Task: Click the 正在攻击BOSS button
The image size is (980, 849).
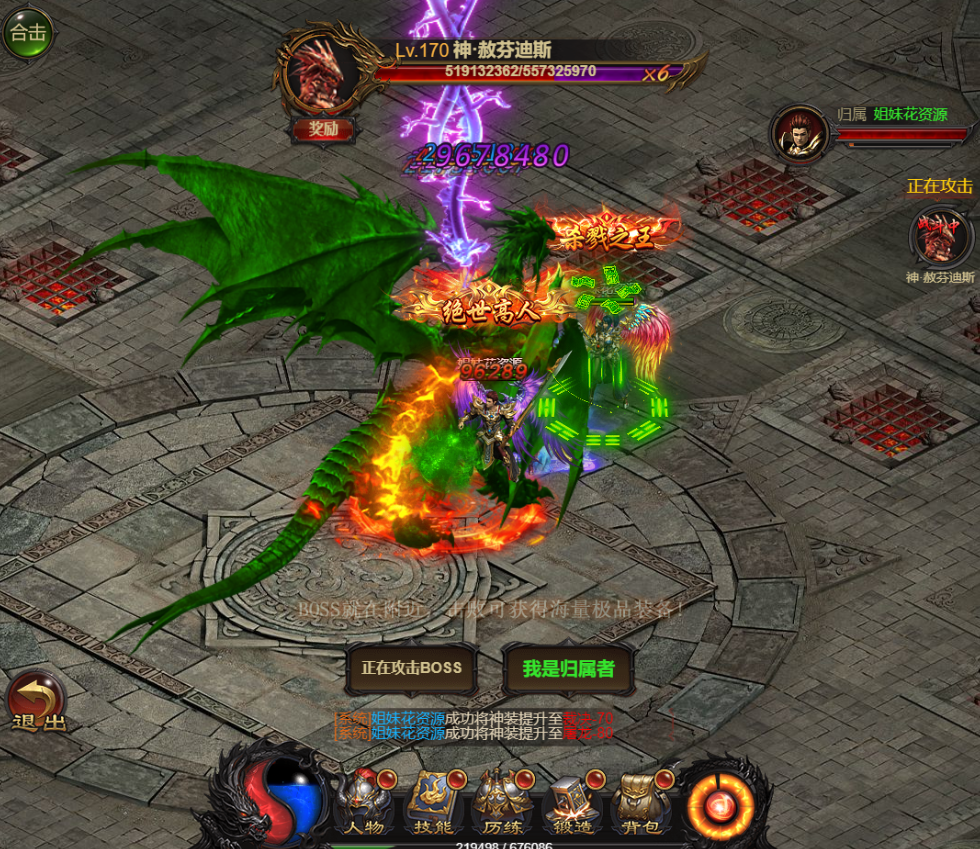Action: coord(411,668)
